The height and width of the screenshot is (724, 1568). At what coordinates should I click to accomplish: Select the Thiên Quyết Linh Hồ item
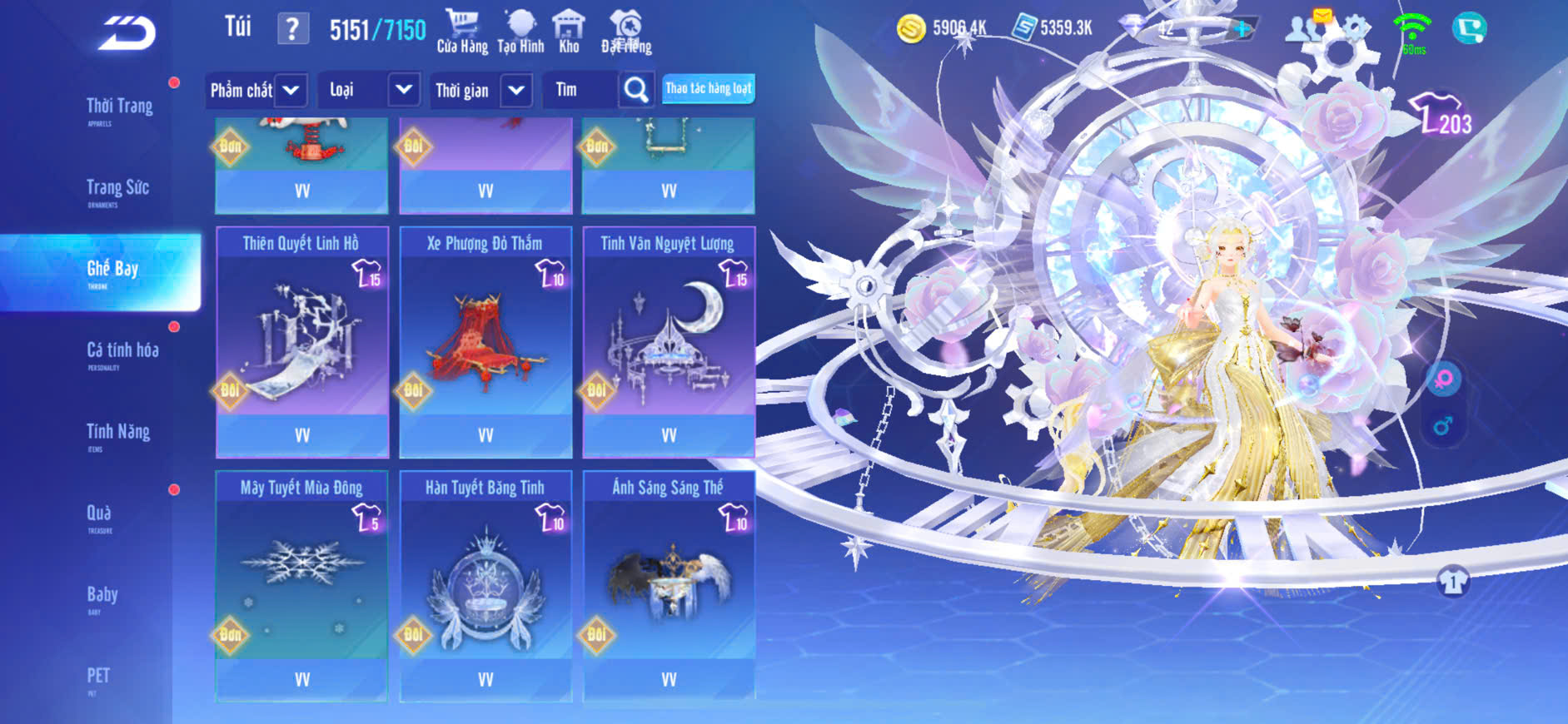point(302,341)
